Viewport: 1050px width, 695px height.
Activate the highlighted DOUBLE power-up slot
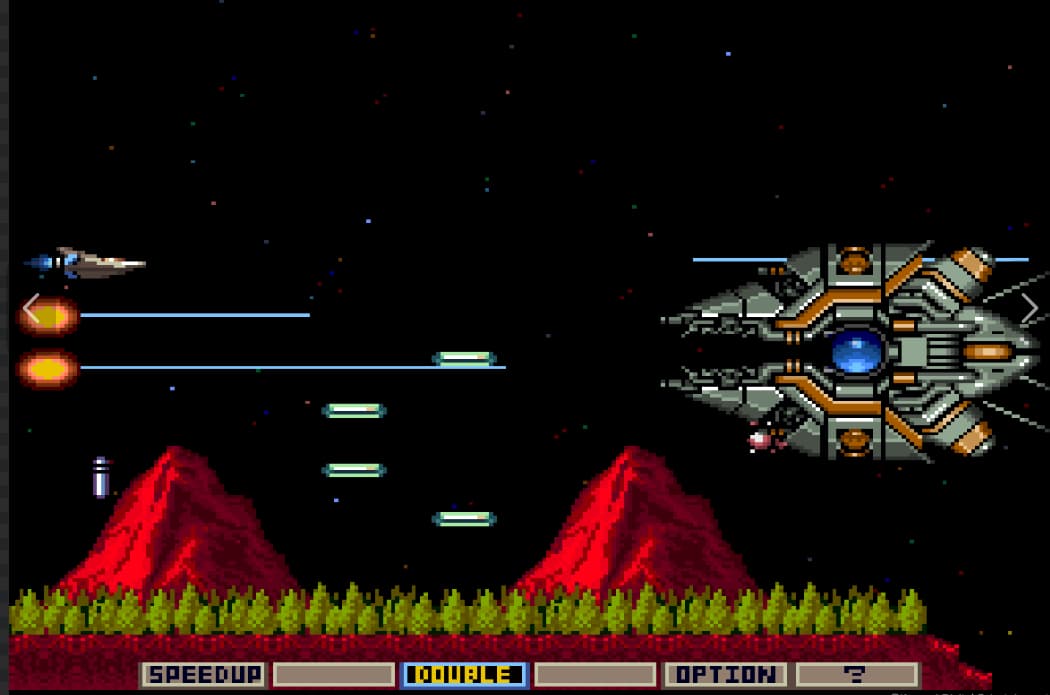pos(465,675)
